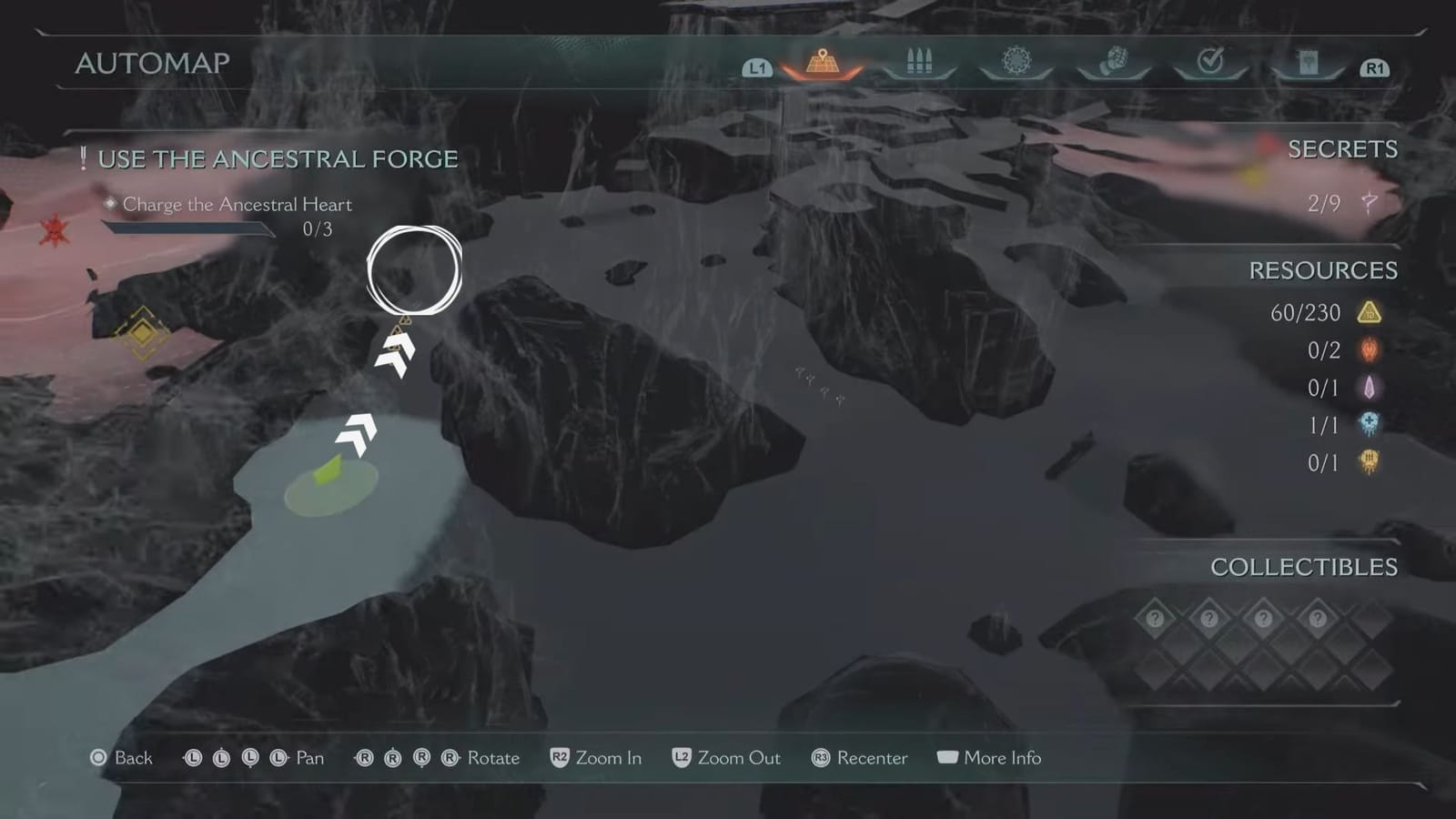The height and width of the screenshot is (819, 1456).
Task: Click the Zoom In control label
Action: point(611,758)
